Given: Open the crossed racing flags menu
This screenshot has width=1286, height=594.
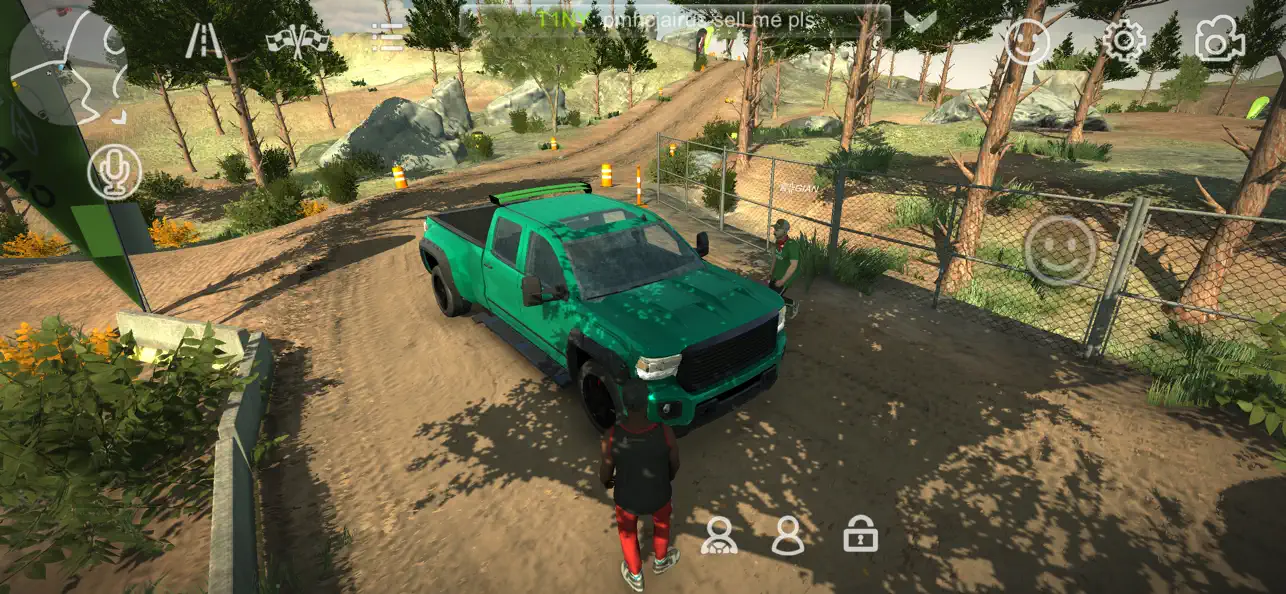Looking at the screenshot, I should pyautogui.click(x=298, y=40).
